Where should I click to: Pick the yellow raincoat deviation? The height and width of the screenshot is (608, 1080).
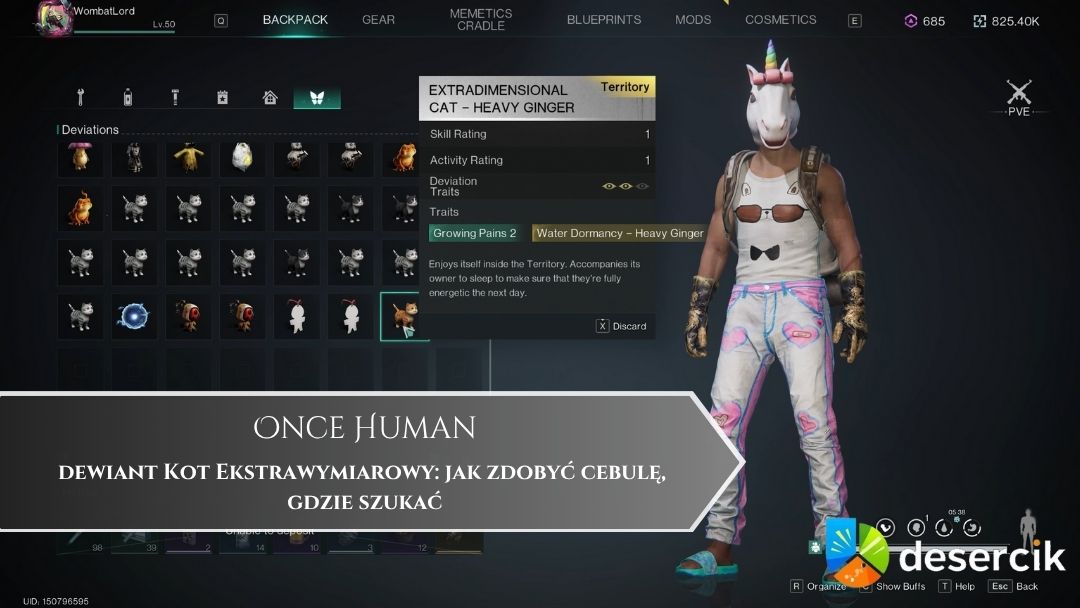tap(188, 158)
